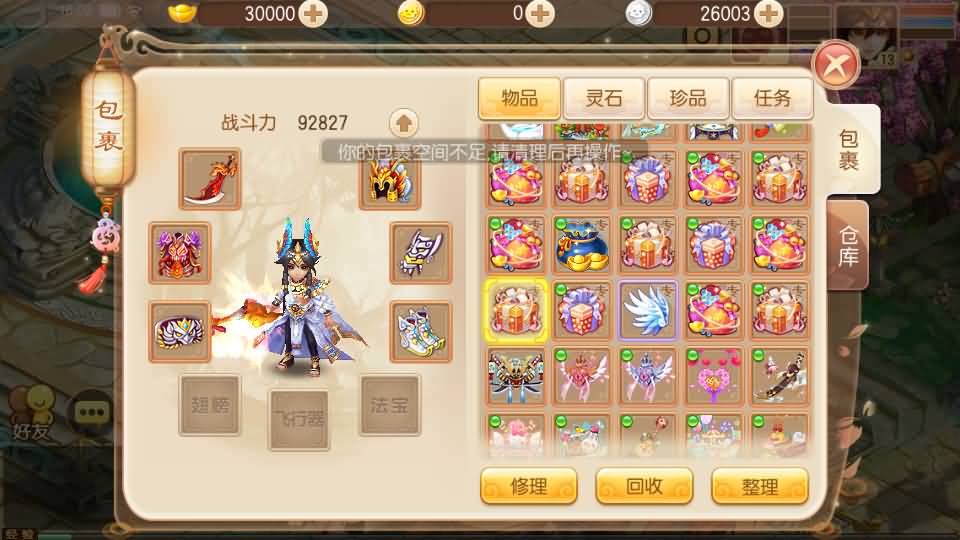Close the bag window
The height and width of the screenshot is (540, 960).
(x=836, y=67)
